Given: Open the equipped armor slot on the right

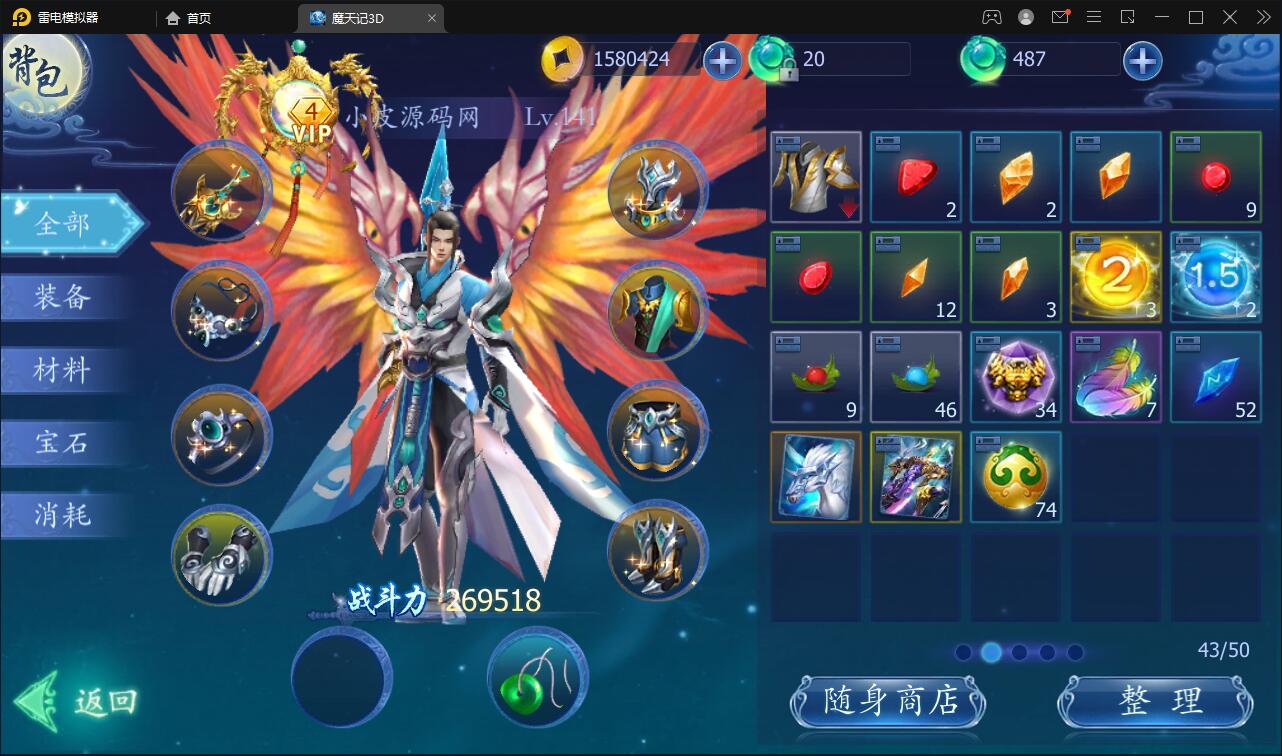Looking at the screenshot, I should click(x=657, y=313).
